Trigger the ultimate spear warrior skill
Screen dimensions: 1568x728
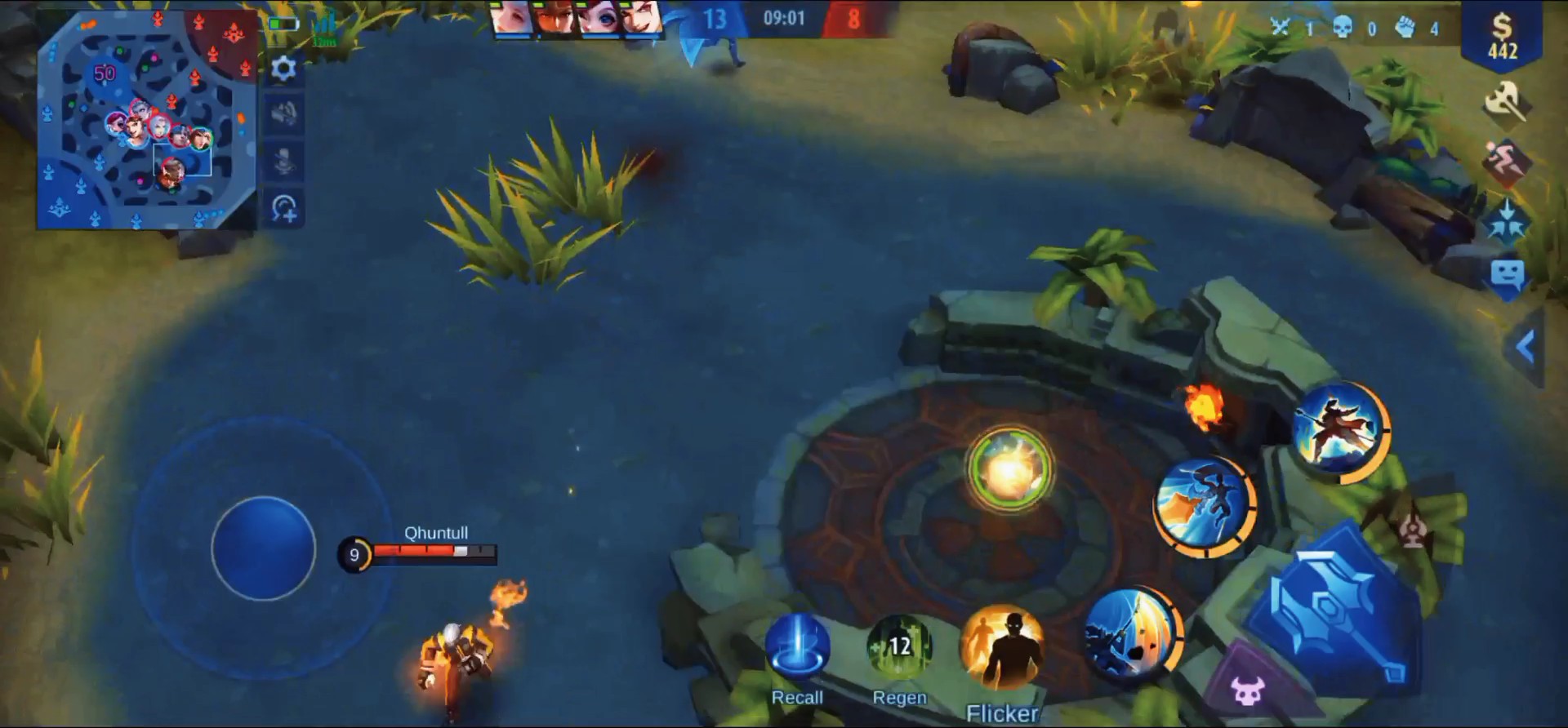pyautogui.click(x=1340, y=430)
